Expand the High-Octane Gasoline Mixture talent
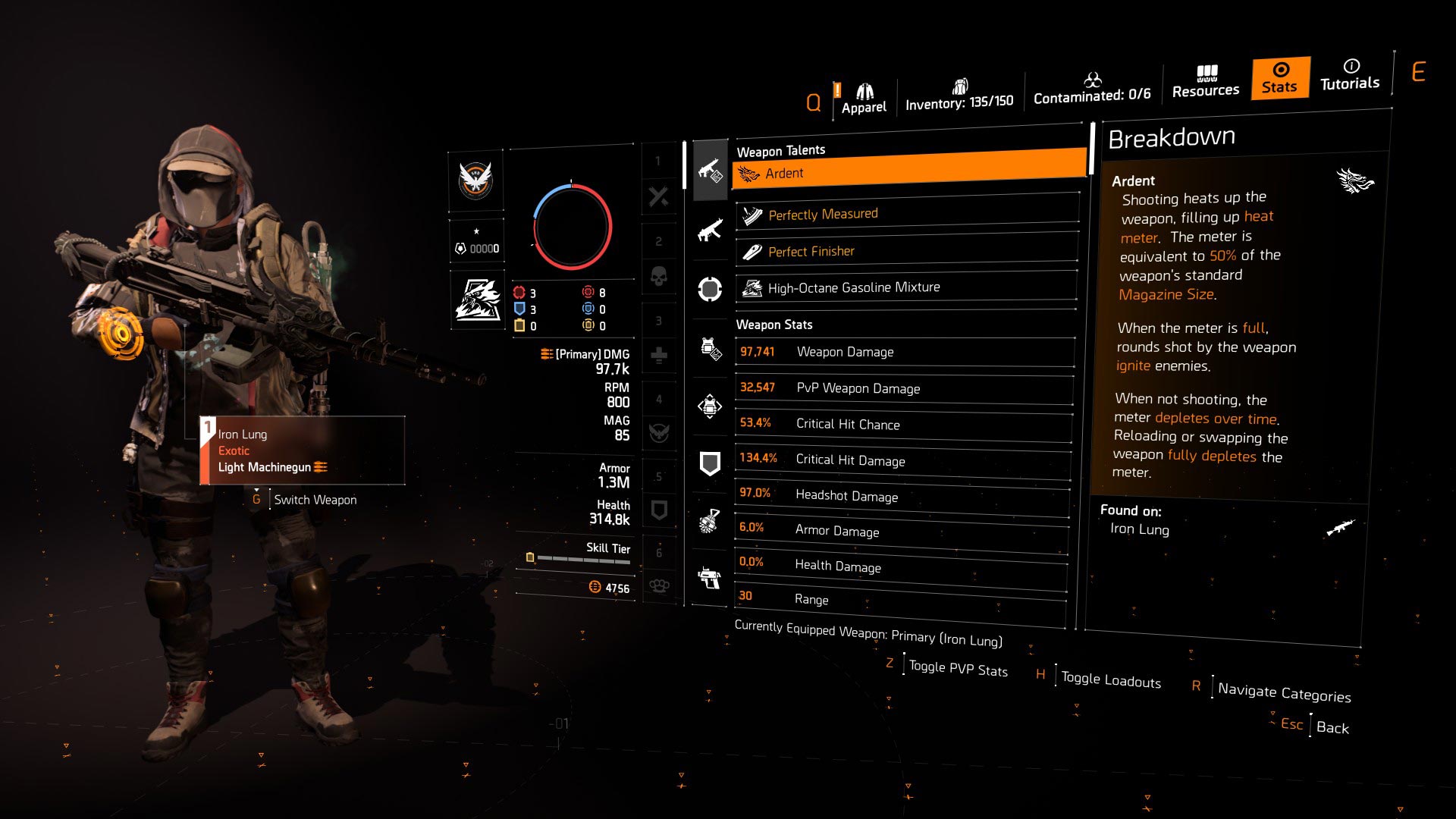The height and width of the screenshot is (819, 1456). click(x=906, y=287)
